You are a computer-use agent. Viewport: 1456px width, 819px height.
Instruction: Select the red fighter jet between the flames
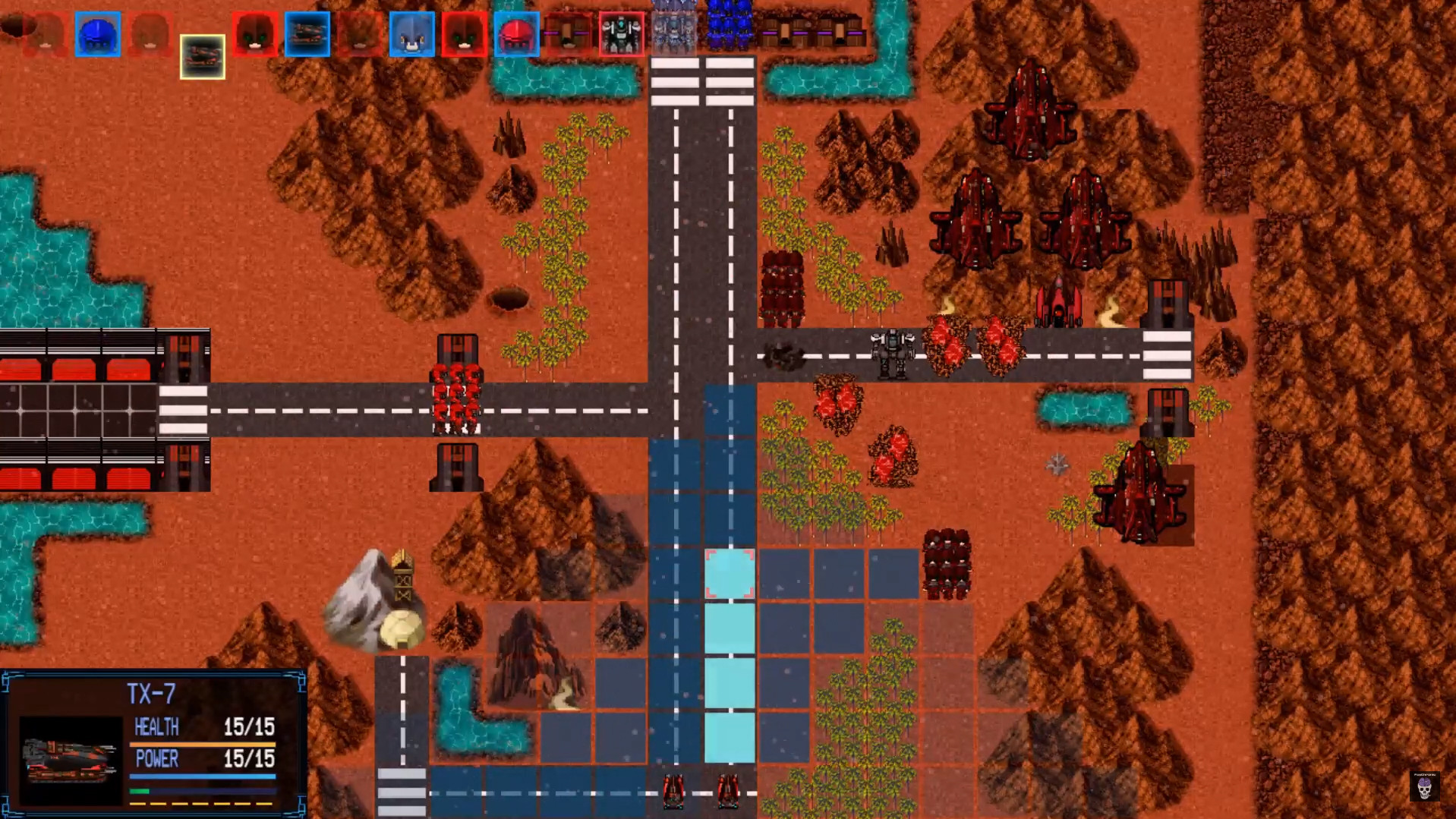[x=1057, y=304]
